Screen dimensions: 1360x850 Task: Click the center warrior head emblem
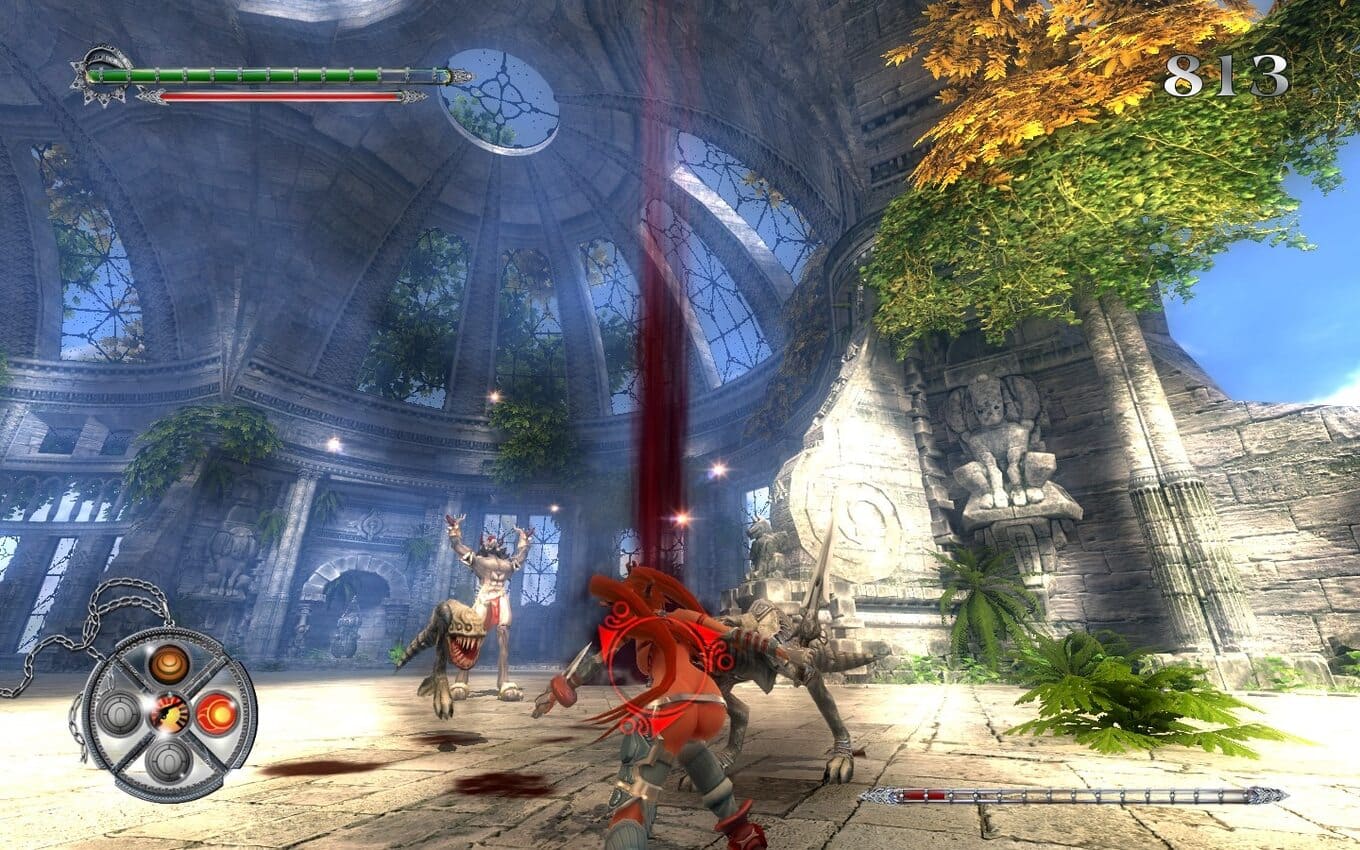click(x=167, y=713)
